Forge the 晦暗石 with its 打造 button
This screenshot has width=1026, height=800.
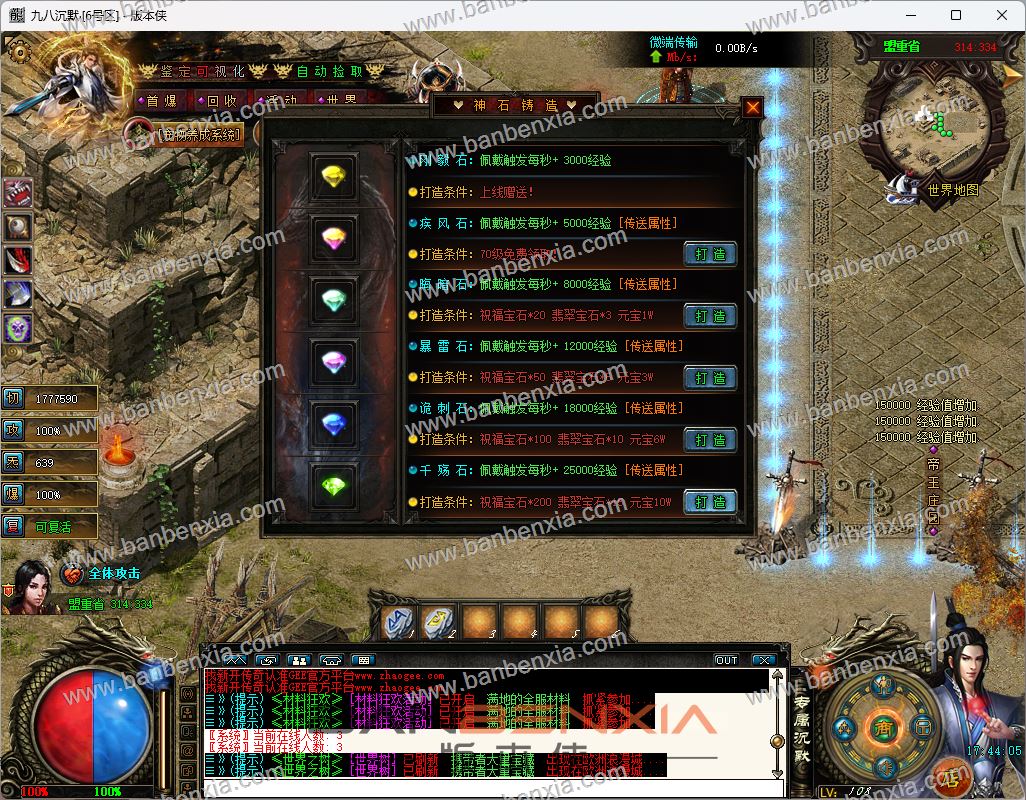coord(710,316)
